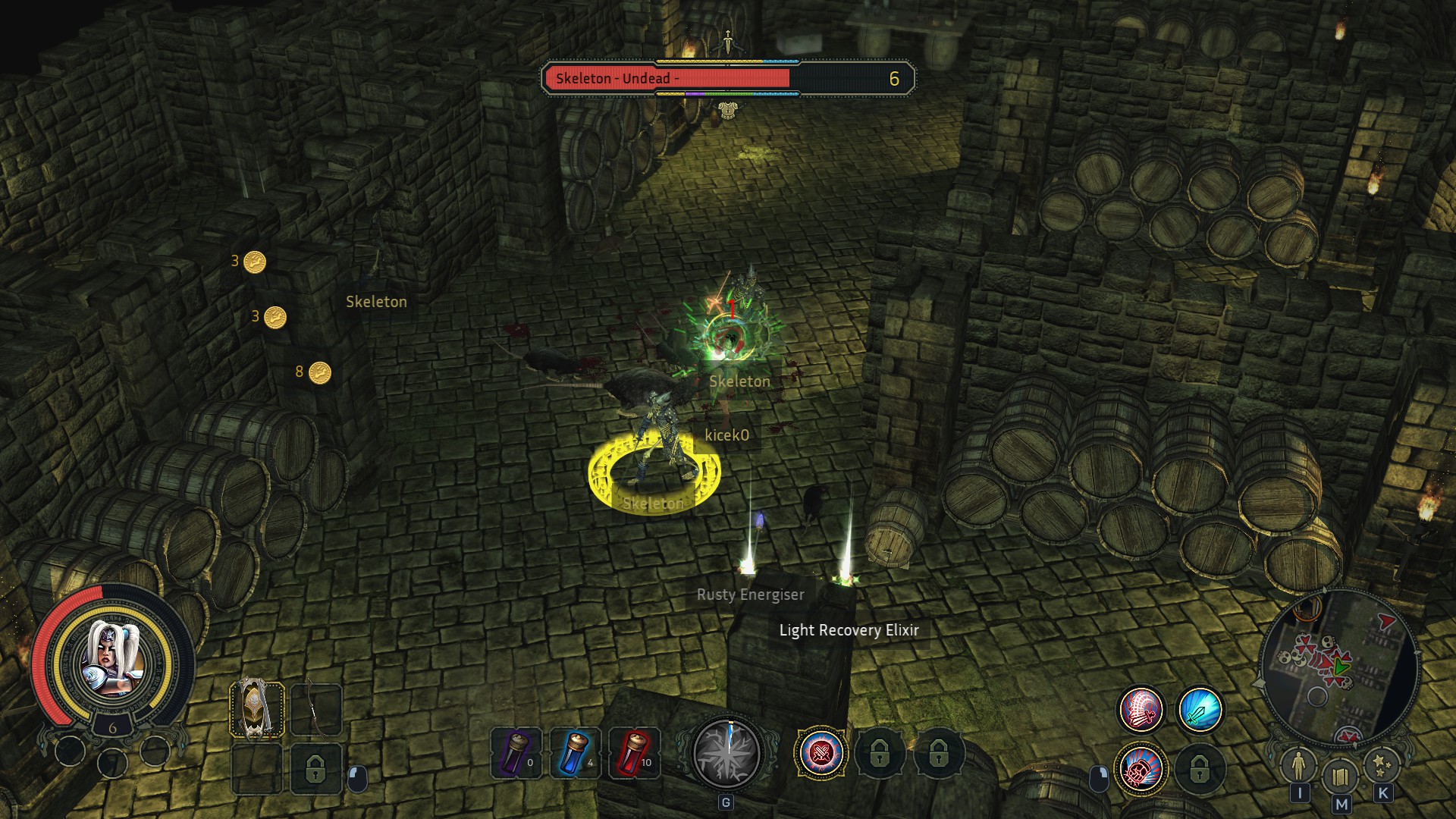
Task: Trigger the red fist attack skill
Action: (1141, 769)
